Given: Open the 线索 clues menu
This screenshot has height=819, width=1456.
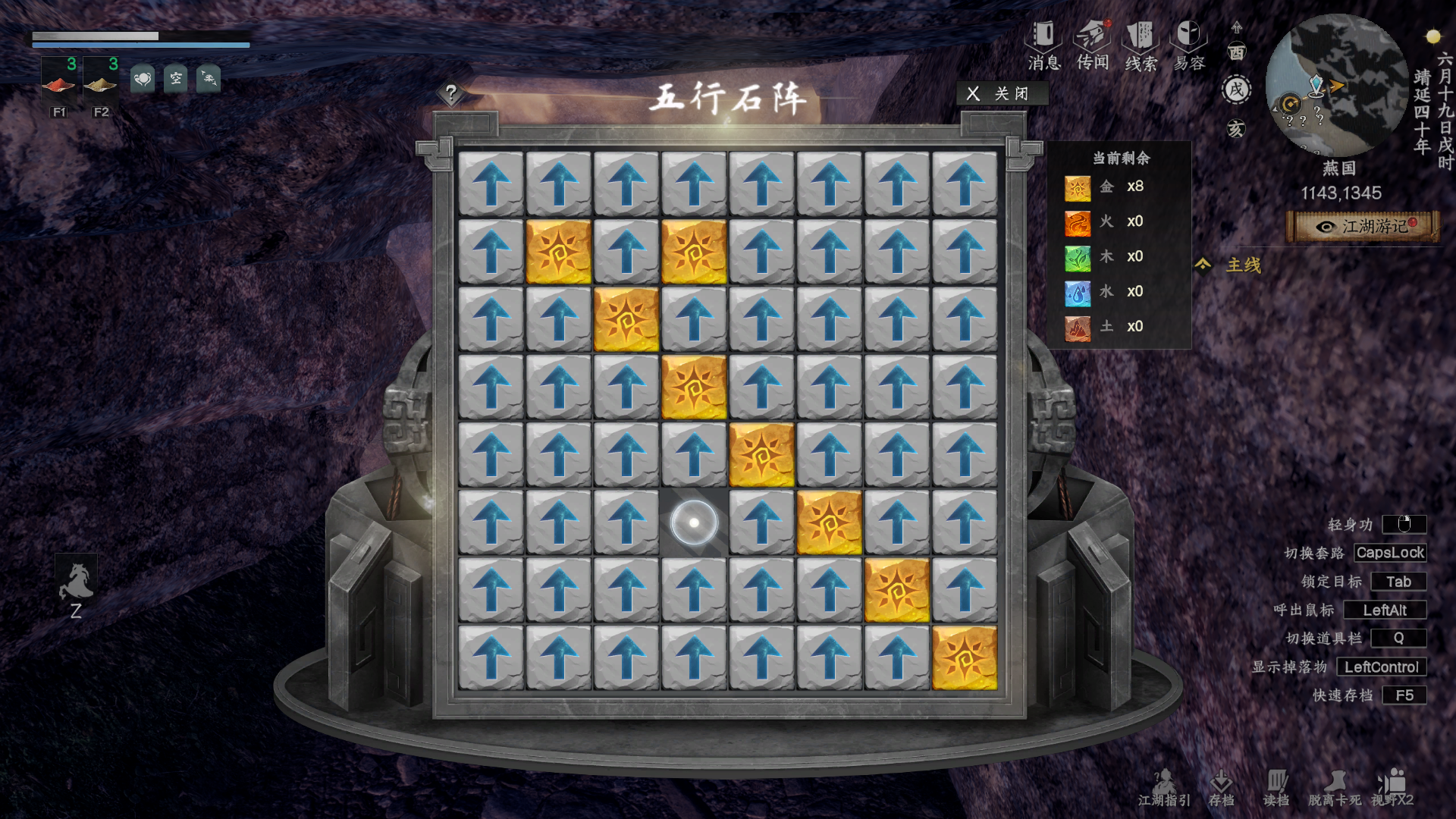Looking at the screenshot, I should click(x=1139, y=38).
